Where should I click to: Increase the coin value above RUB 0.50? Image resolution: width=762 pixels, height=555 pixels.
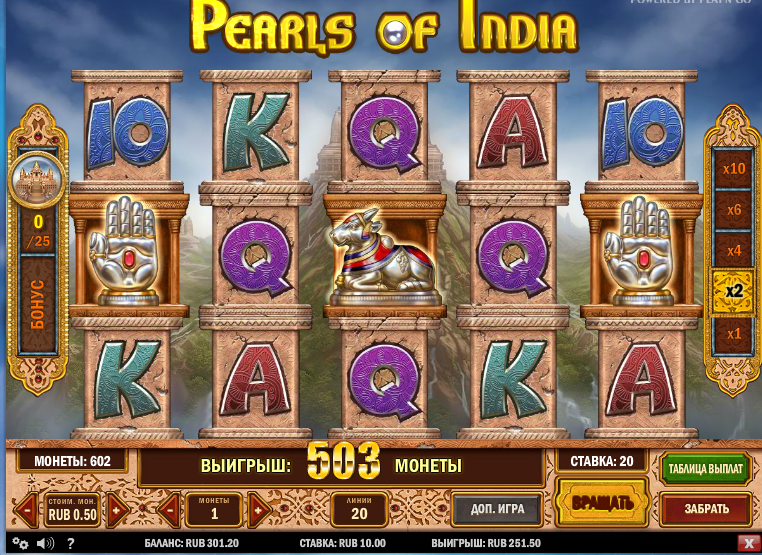point(117,510)
